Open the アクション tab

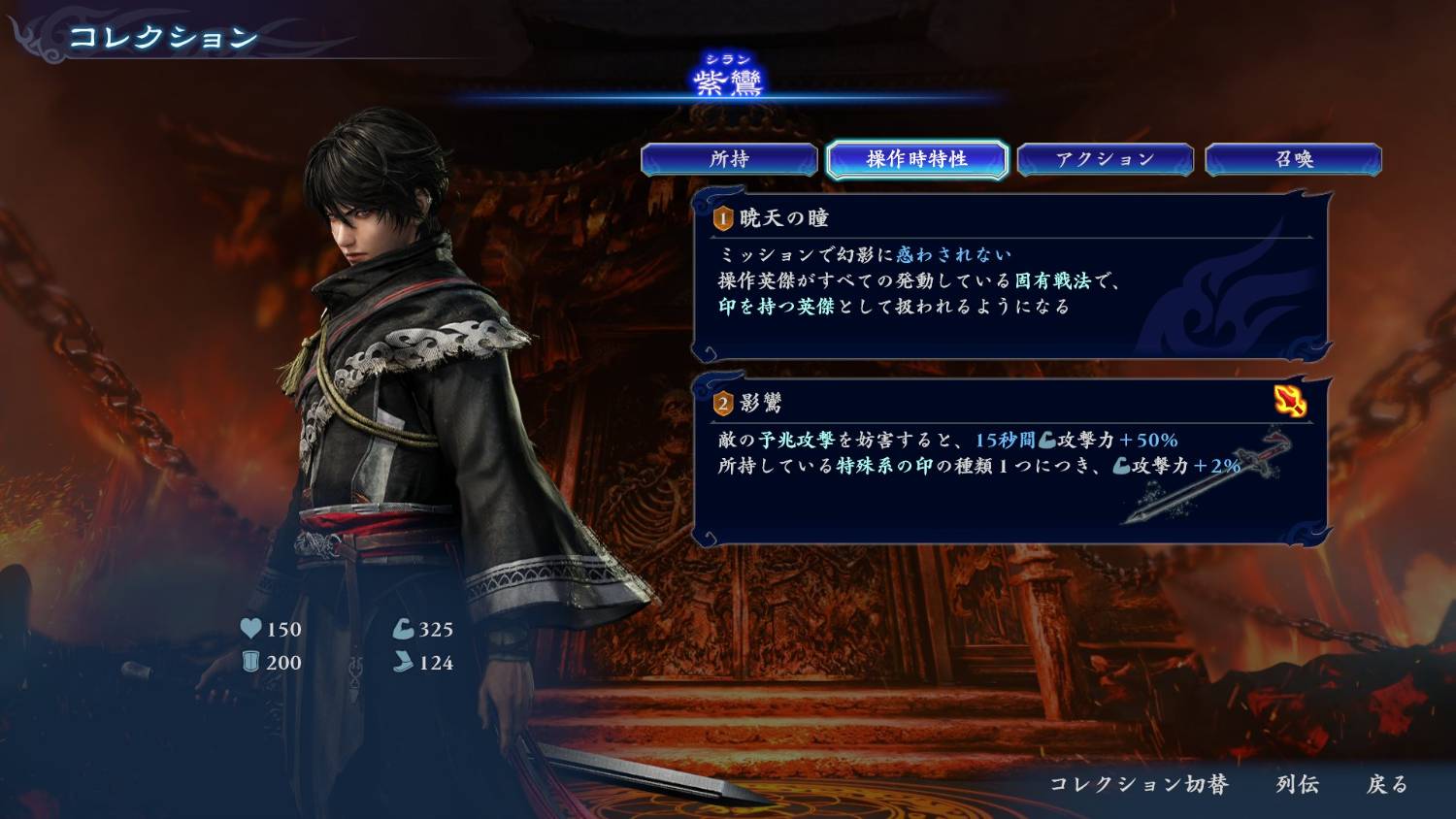(x=1105, y=159)
